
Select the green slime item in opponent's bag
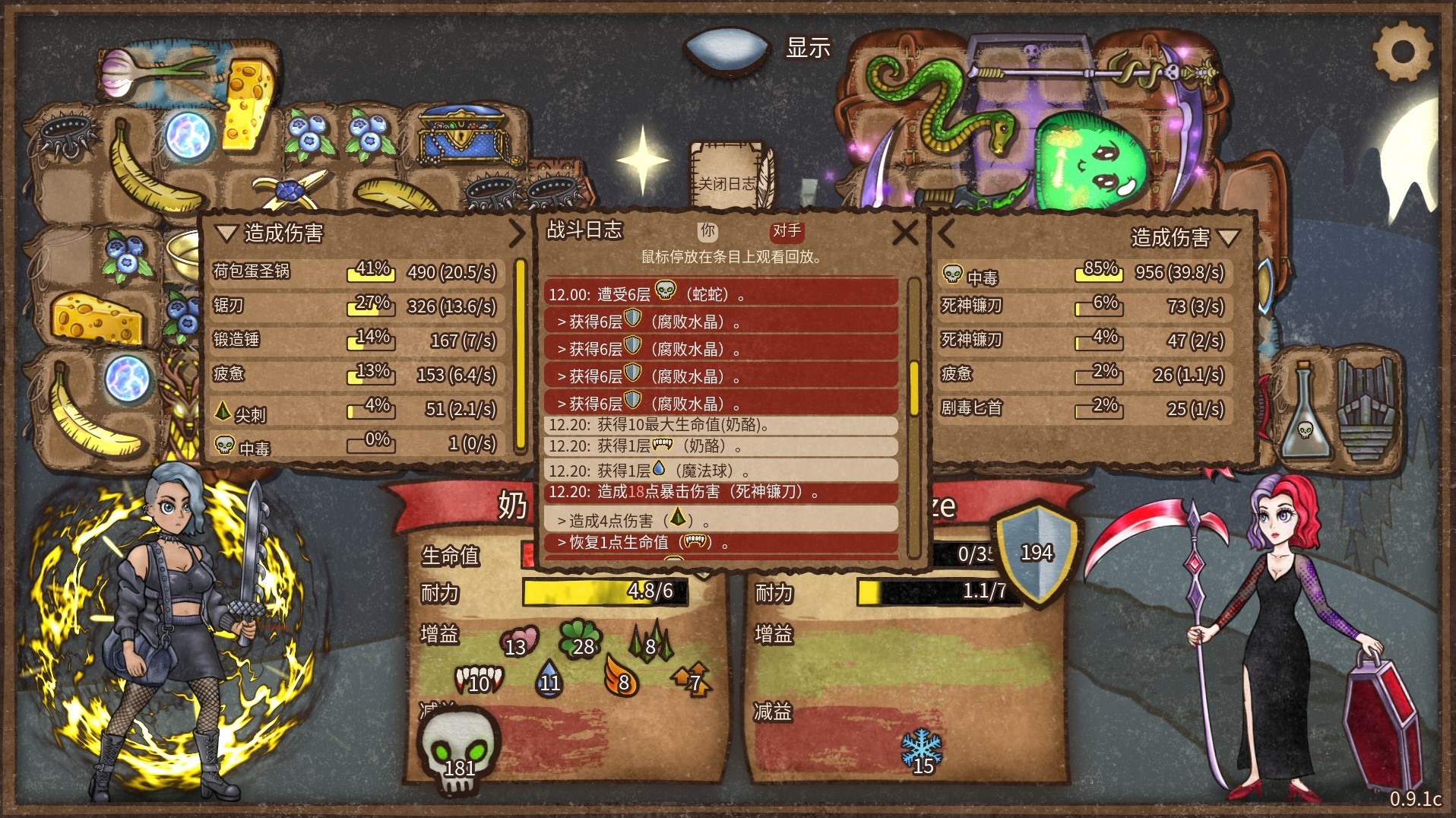pyautogui.click(x=1088, y=161)
